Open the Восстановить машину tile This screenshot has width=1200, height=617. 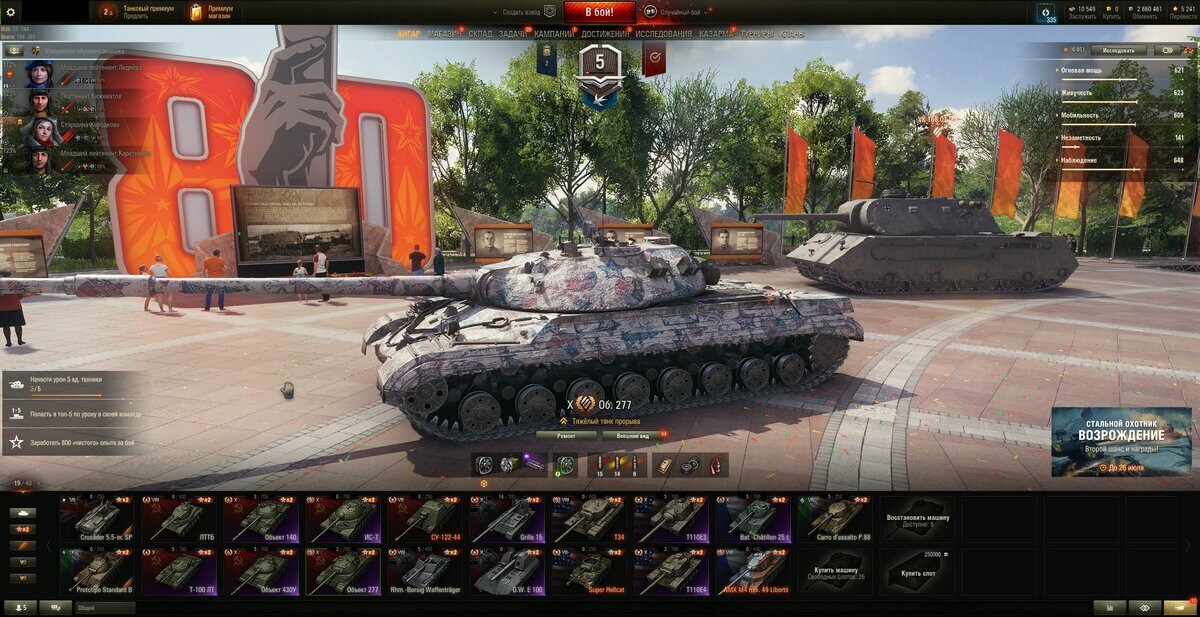918,519
